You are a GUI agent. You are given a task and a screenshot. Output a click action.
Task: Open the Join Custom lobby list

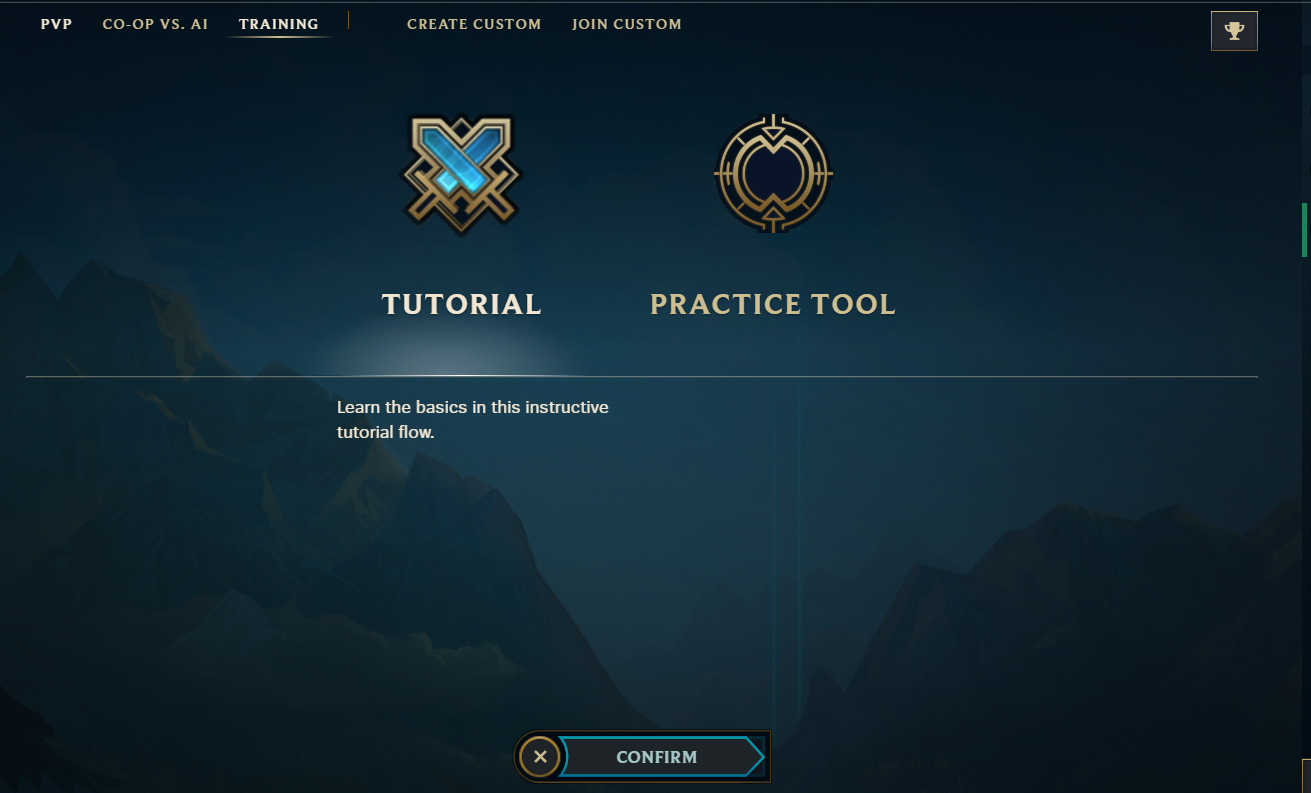click(626, 24)
